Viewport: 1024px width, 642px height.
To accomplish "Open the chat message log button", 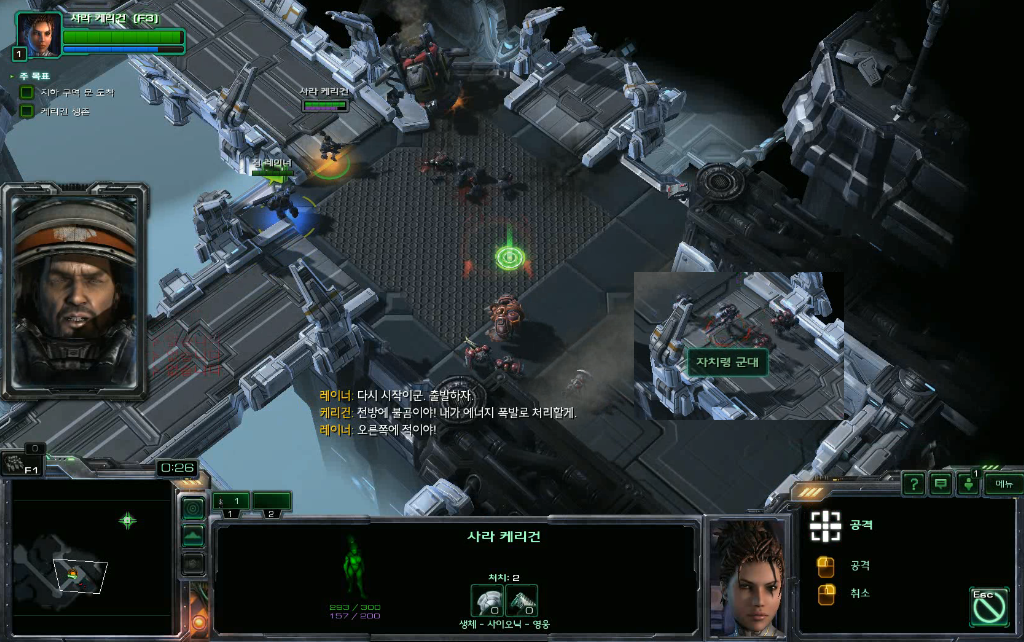I will tap(940, 484).
